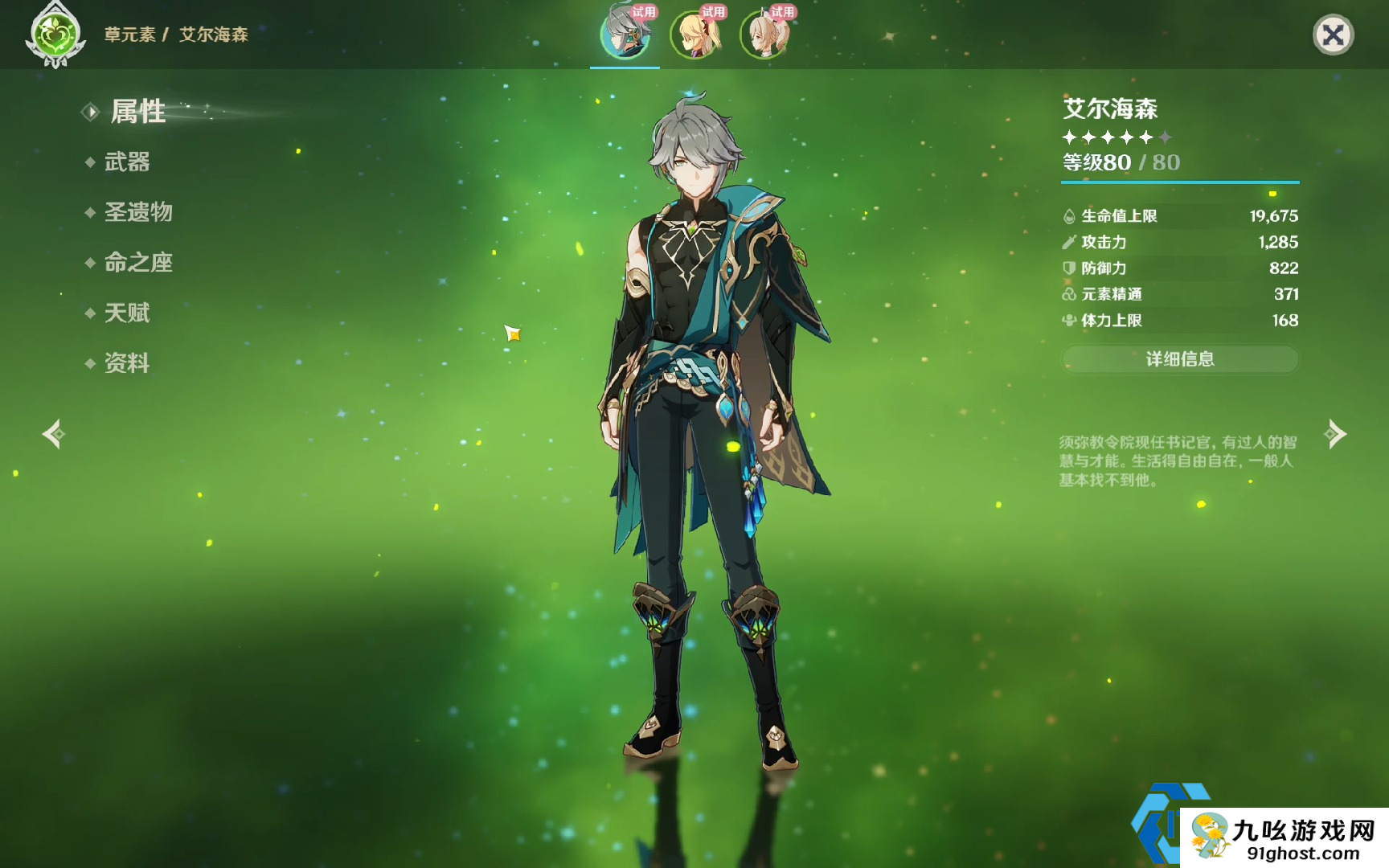Switch to Alhaitham's trial character portrait

point(624,36)
